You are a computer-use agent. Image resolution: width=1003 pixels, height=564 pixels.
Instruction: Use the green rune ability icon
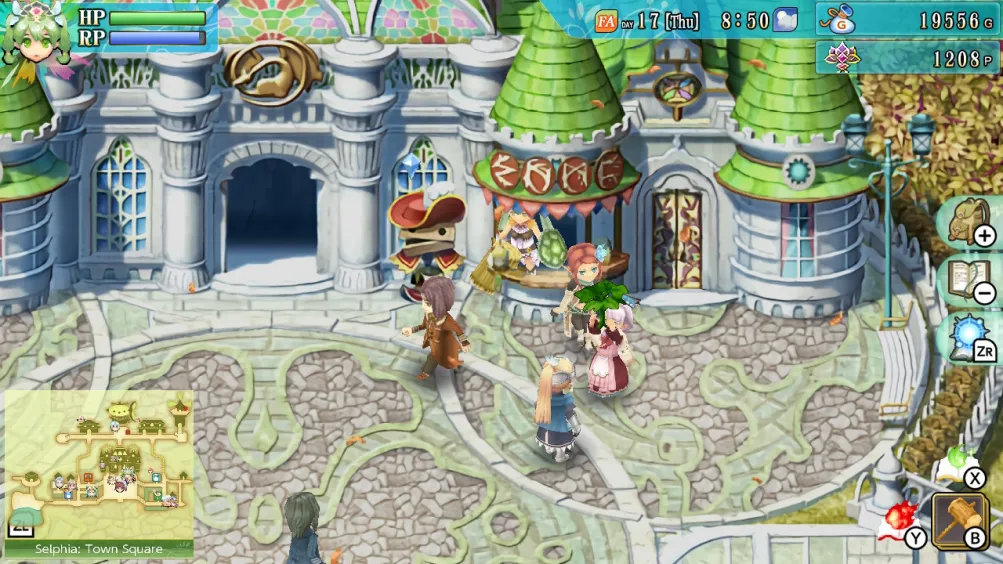[957, 461]
